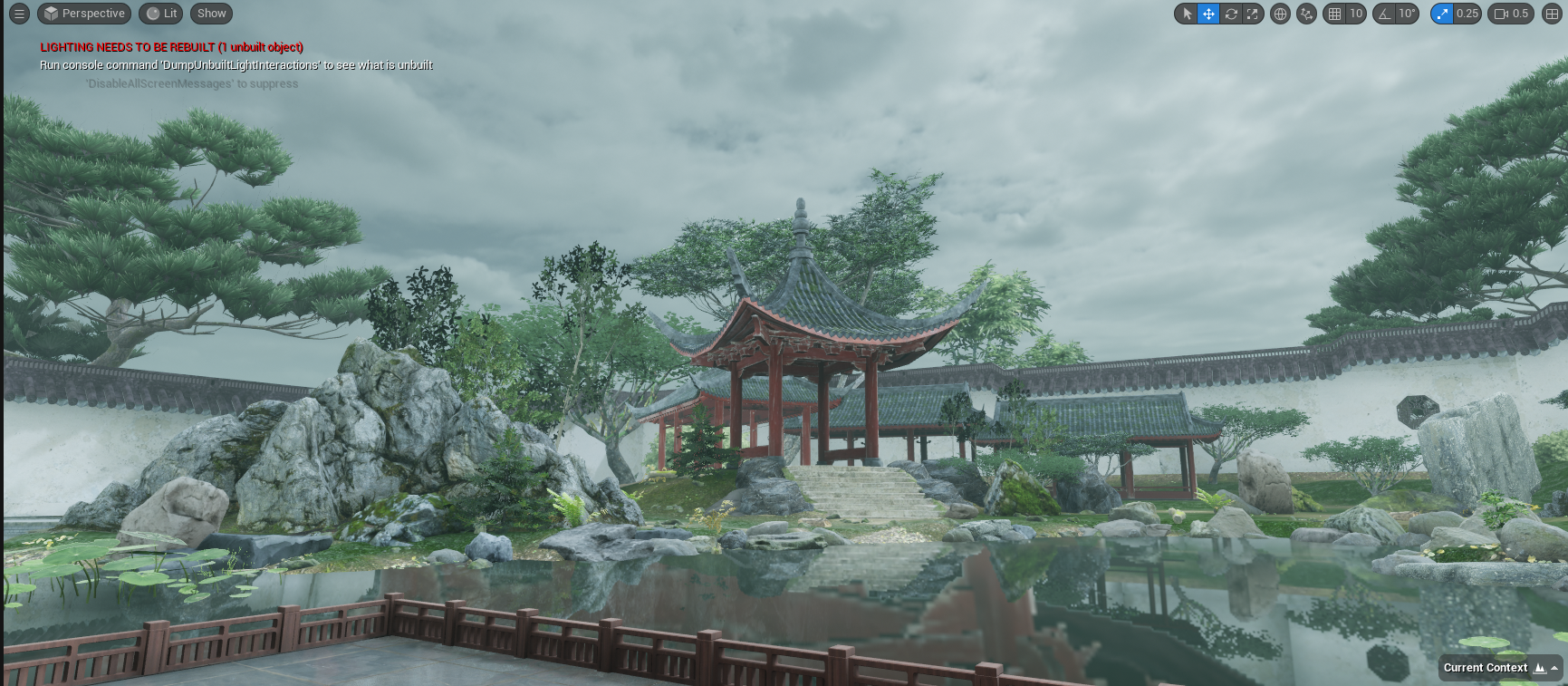This screenshot has width=1568, height=686.
Task: Open the Lit view mode dropdown
Action: (159, 14)
